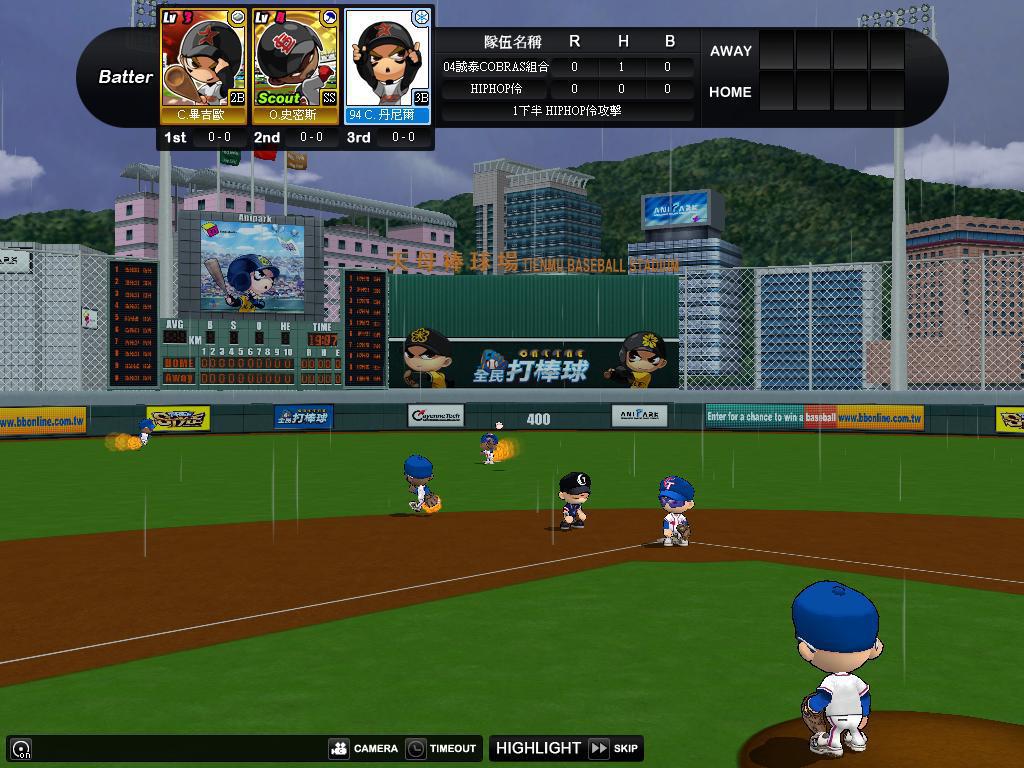Toggle the On indicator icon in bottom bar

(21, 749)
